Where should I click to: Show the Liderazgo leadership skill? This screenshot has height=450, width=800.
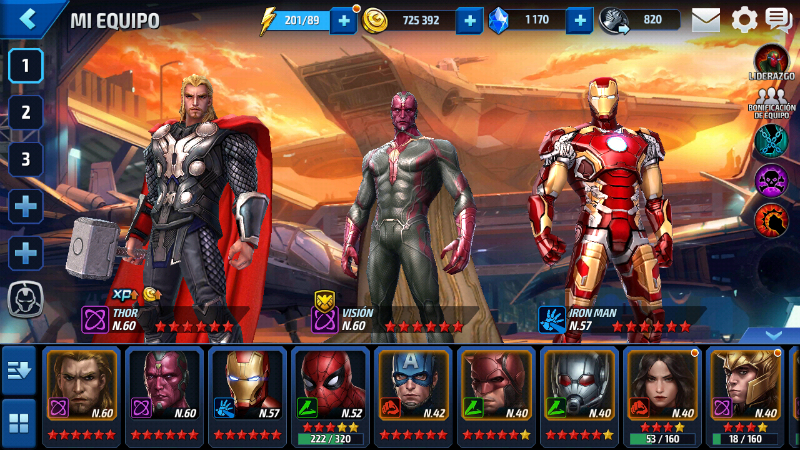pyautogui.click(x=771, y=62)
